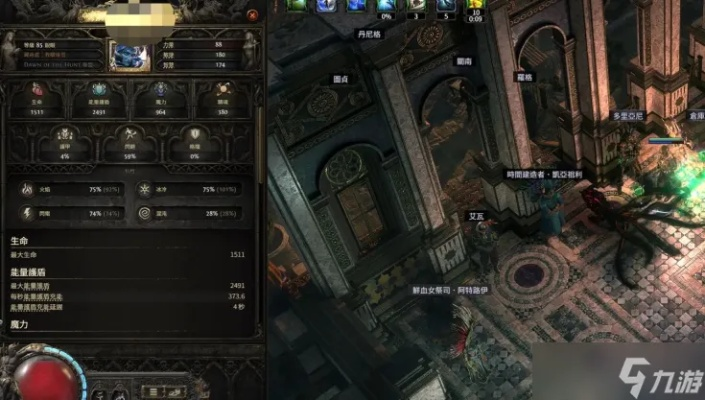Open the armour (護甲) defence tile

64,145
